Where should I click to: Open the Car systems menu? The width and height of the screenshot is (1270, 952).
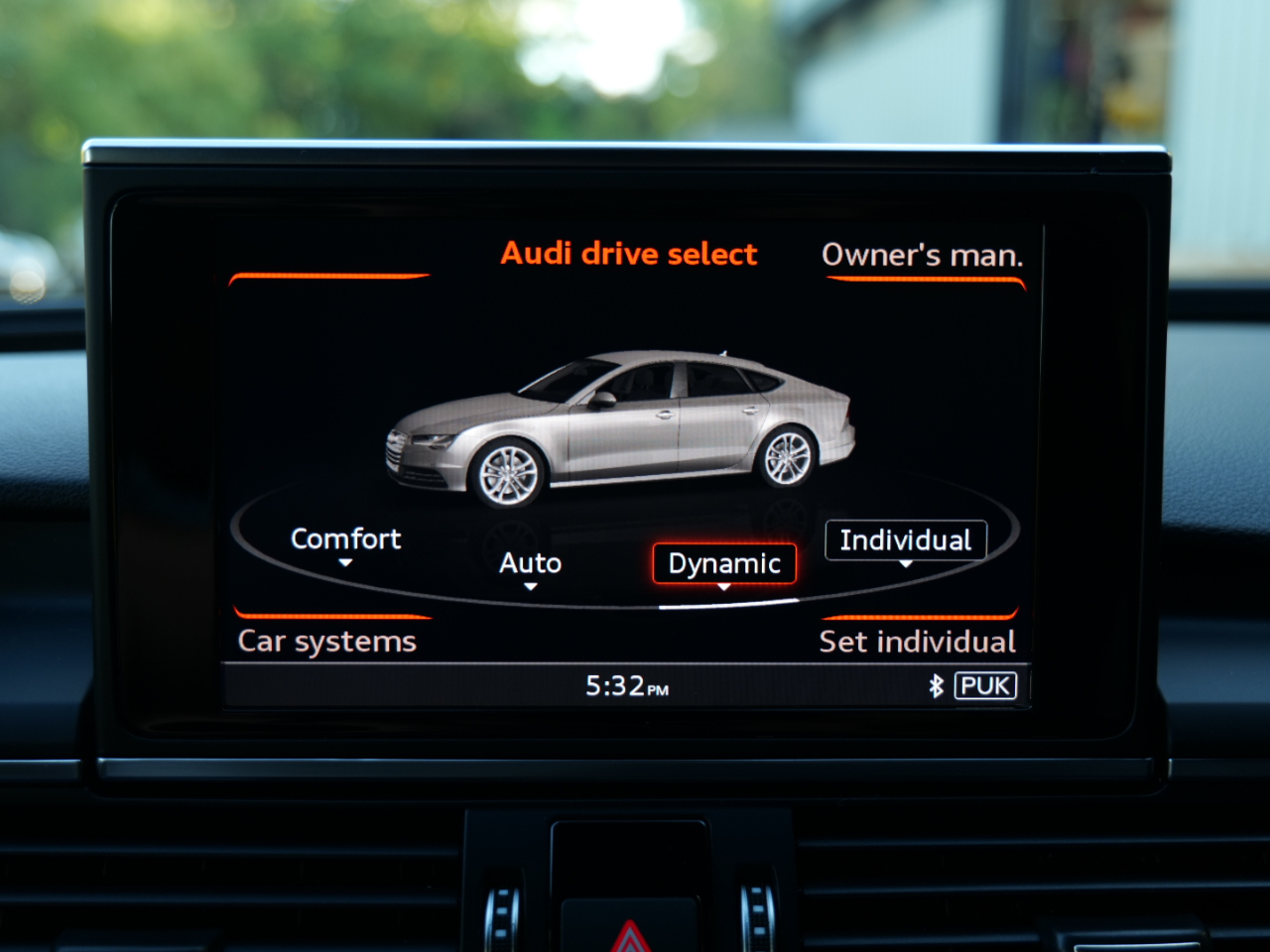coord(326,641)
